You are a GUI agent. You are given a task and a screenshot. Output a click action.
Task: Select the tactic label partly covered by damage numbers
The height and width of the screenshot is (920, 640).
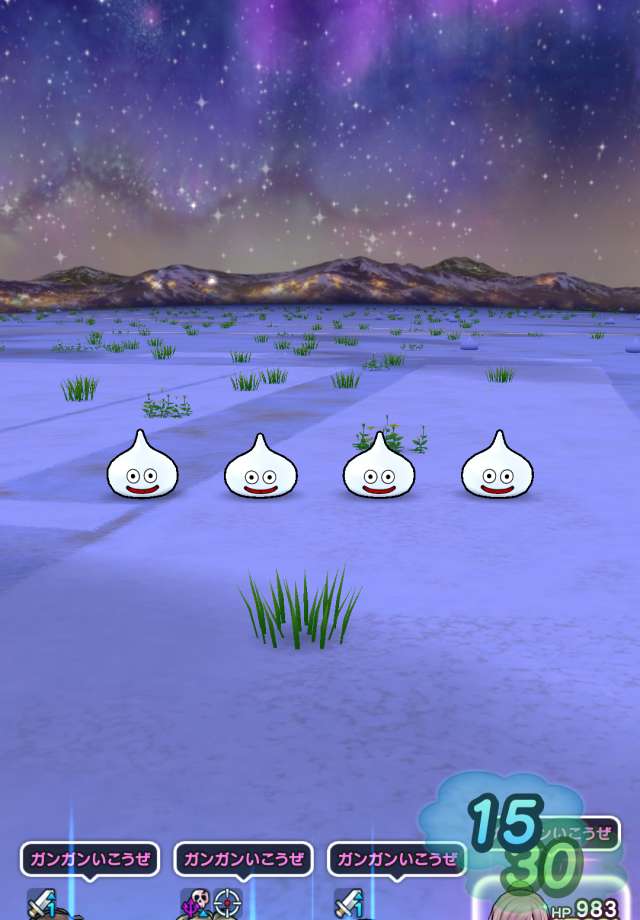(583, 832)
